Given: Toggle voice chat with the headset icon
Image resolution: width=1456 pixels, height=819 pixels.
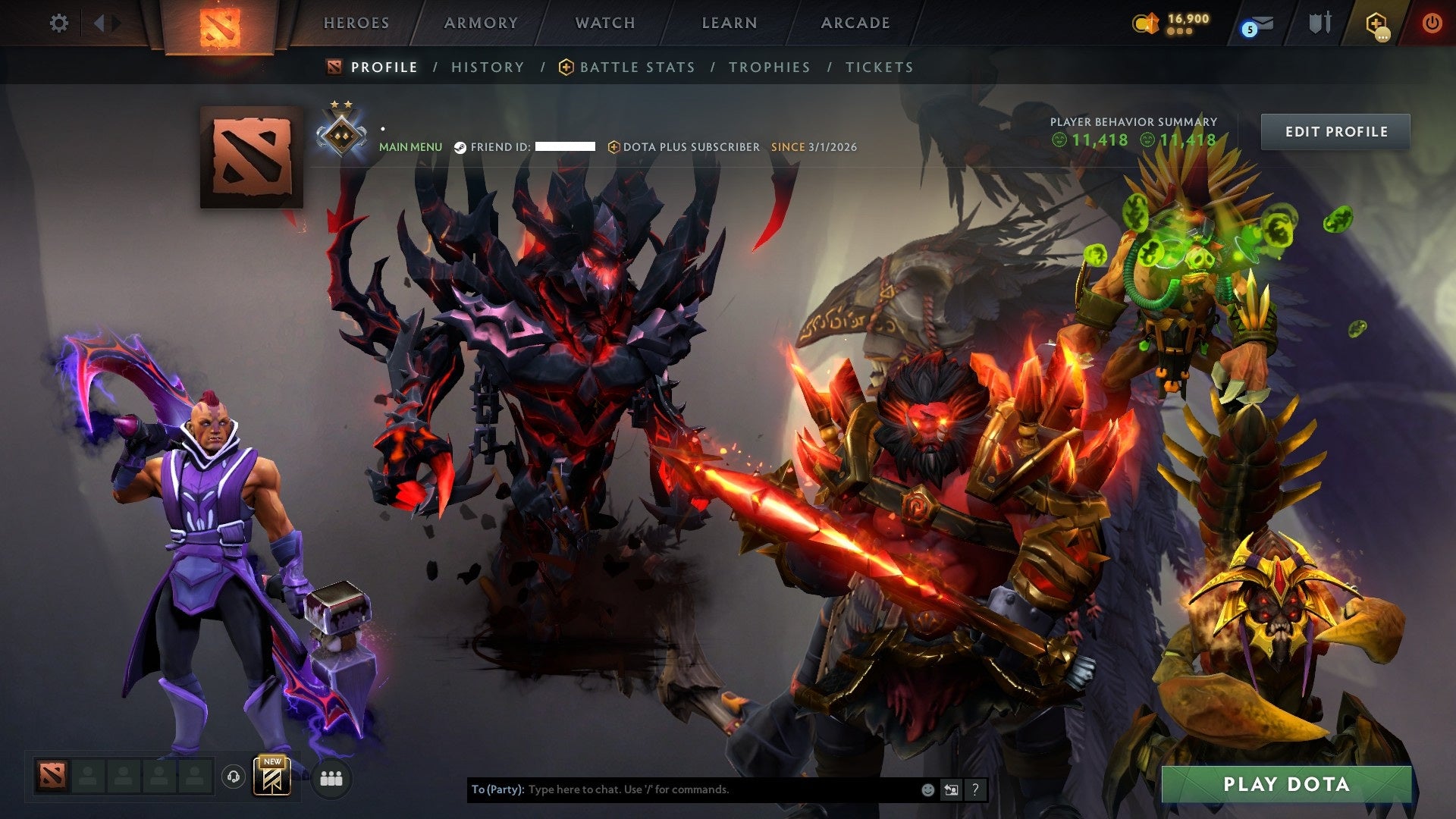Looking at the screenshot, I should pyautogui.click(x=232, y=777).
